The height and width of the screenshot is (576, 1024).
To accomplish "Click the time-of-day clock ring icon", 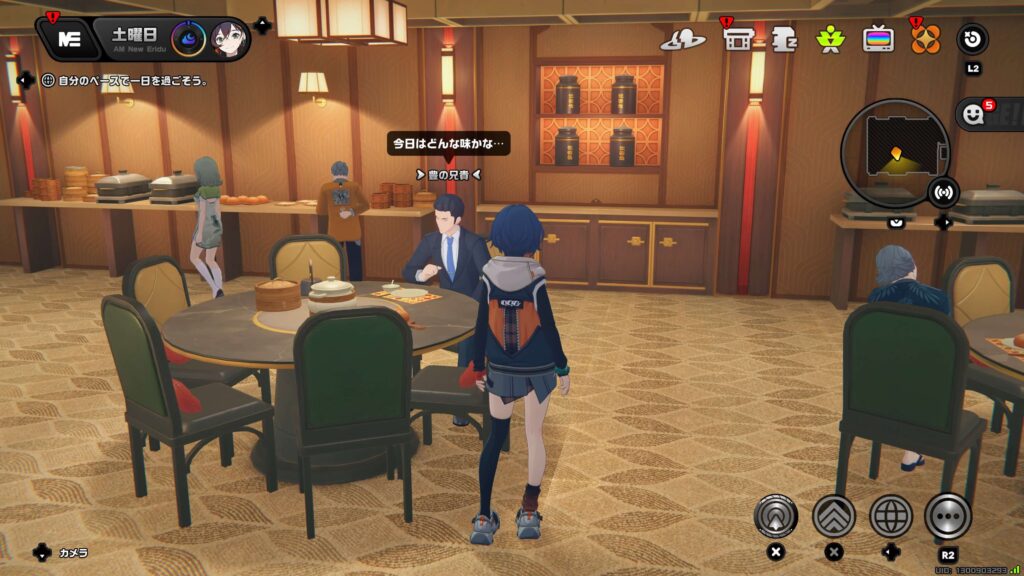I will point(188,39).
